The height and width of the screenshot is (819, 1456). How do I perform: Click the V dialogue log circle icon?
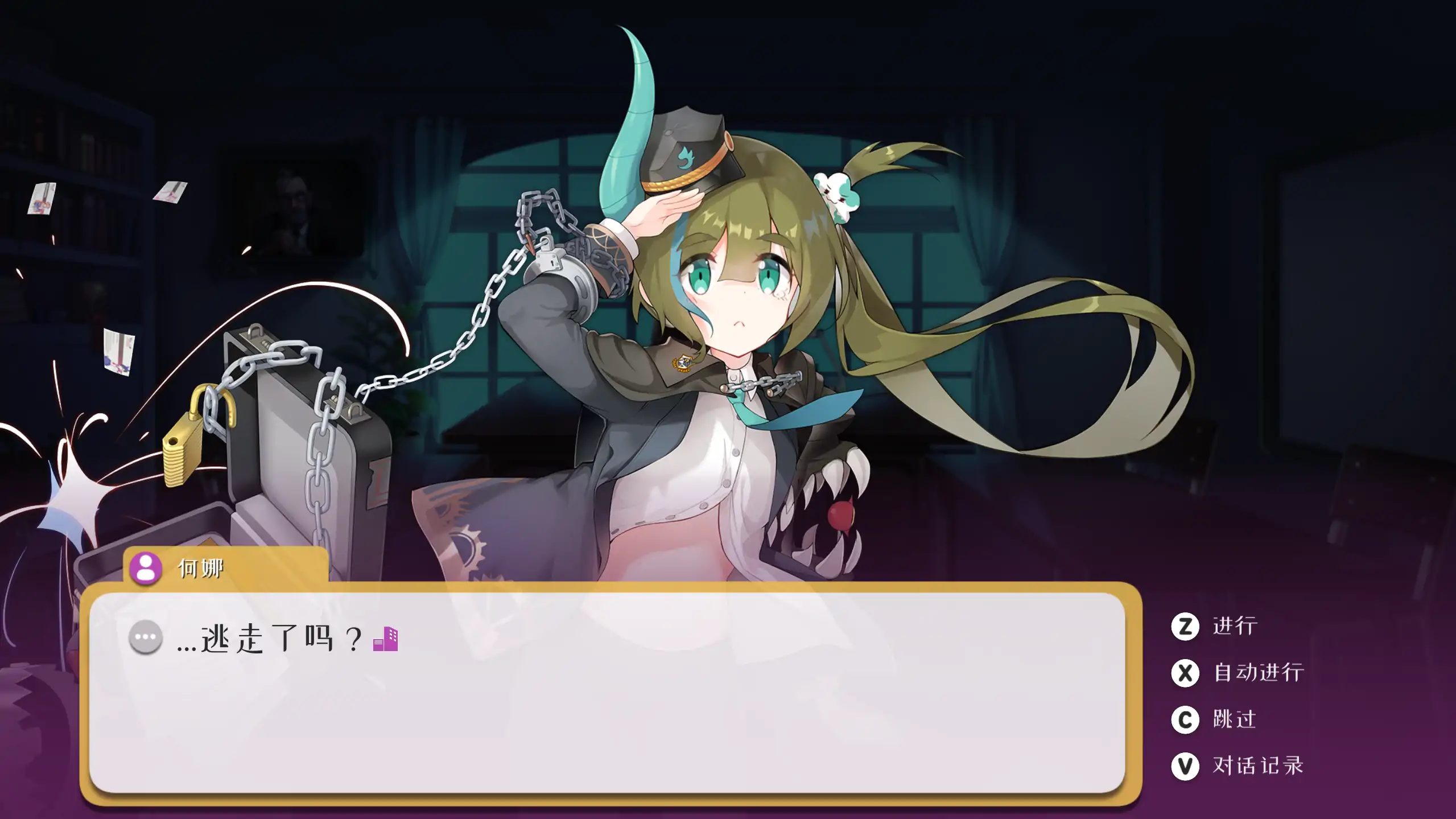pyautogui.click(x=1186, y=764)
